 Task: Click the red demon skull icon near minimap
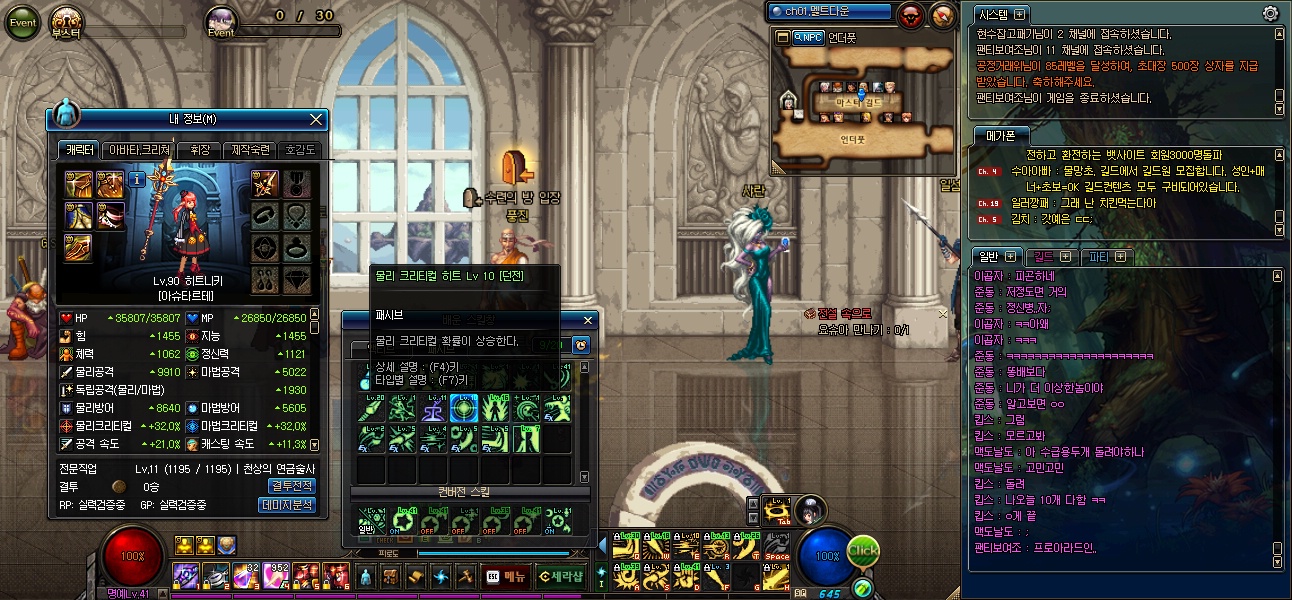point(912,15)
